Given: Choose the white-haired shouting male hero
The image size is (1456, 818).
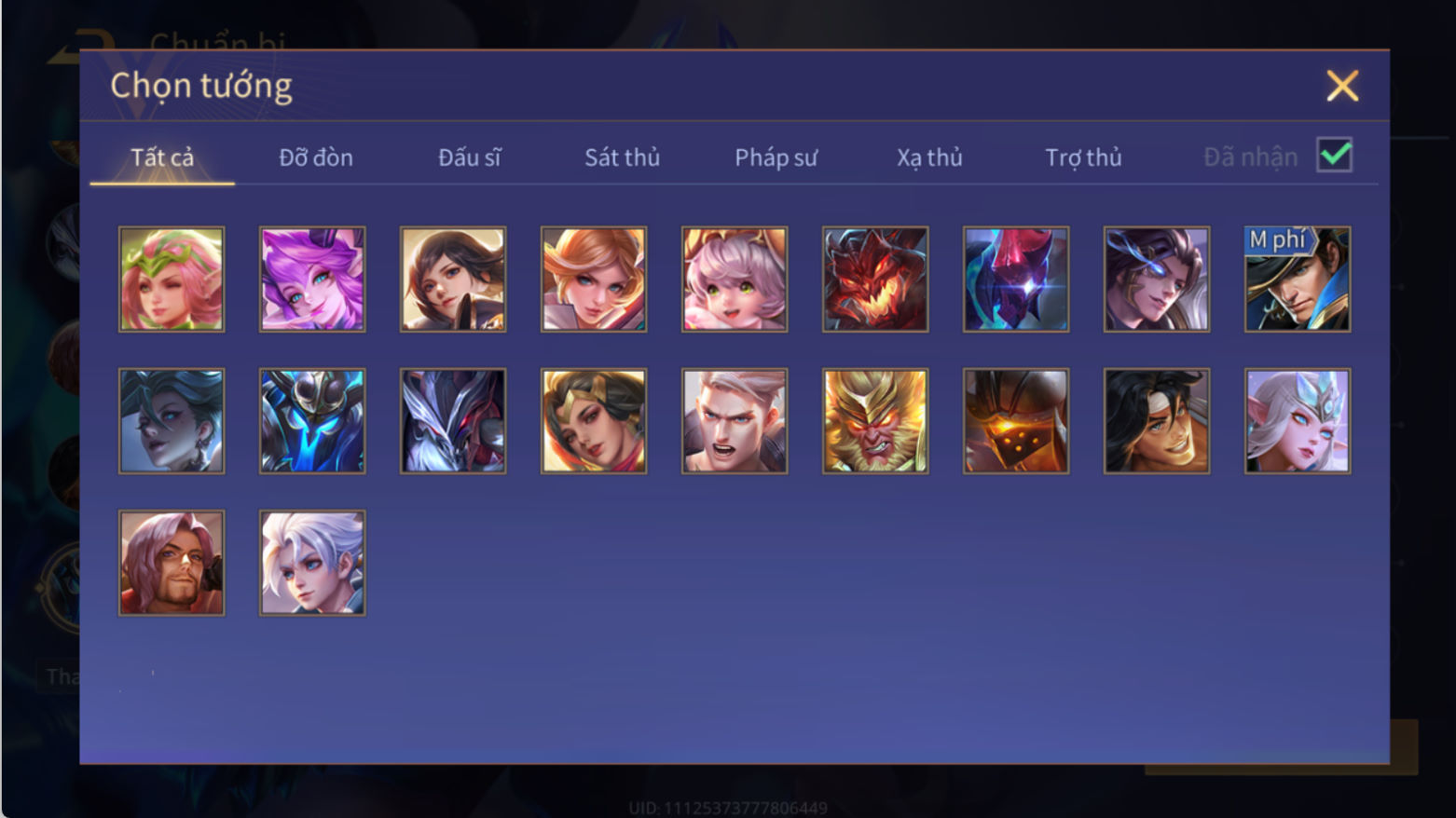Looking at the screenshot, I should pyautogui.click(x=735, y=421).
